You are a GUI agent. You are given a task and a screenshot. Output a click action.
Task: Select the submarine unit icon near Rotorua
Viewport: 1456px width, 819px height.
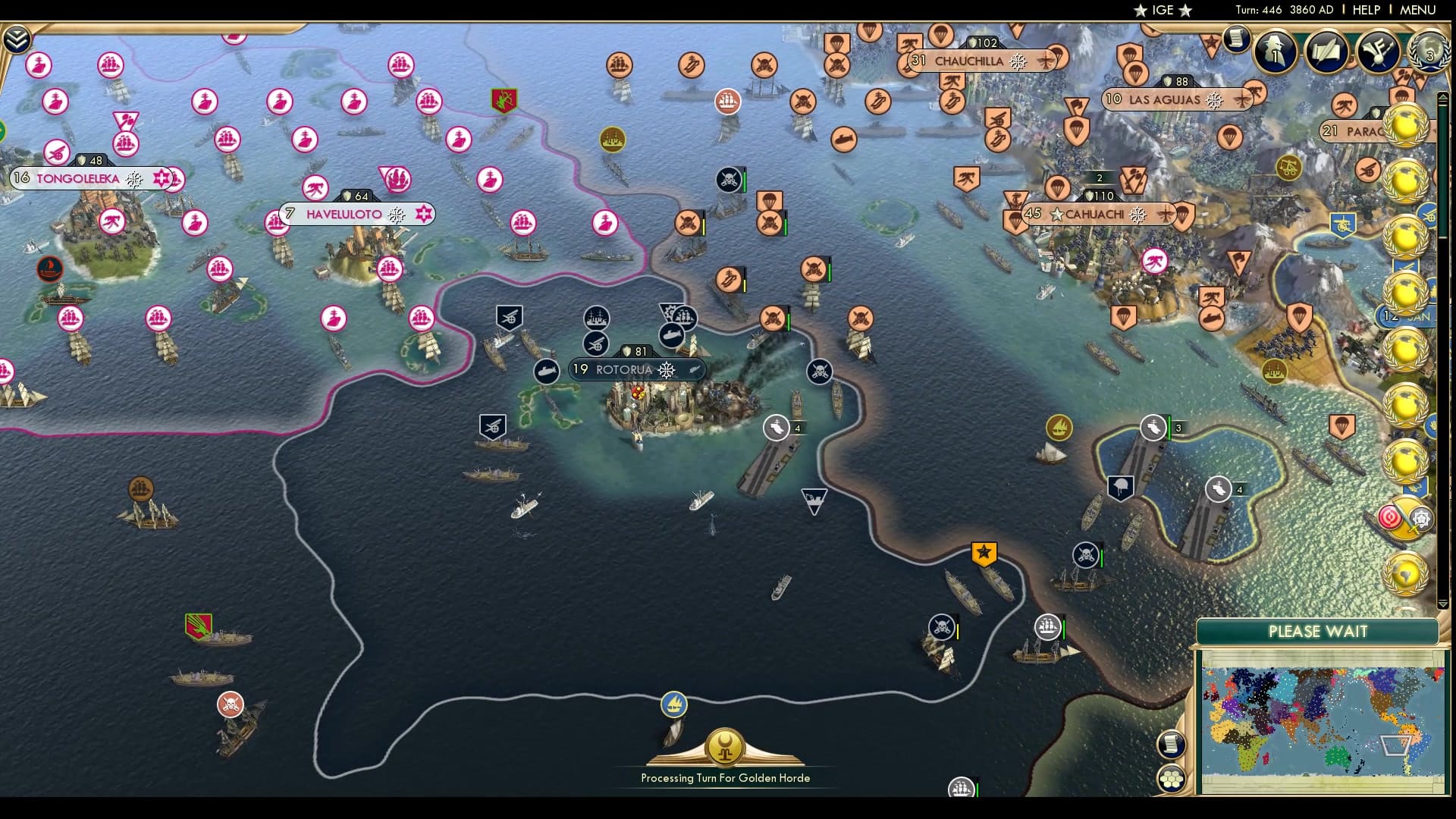coord(548,370)
